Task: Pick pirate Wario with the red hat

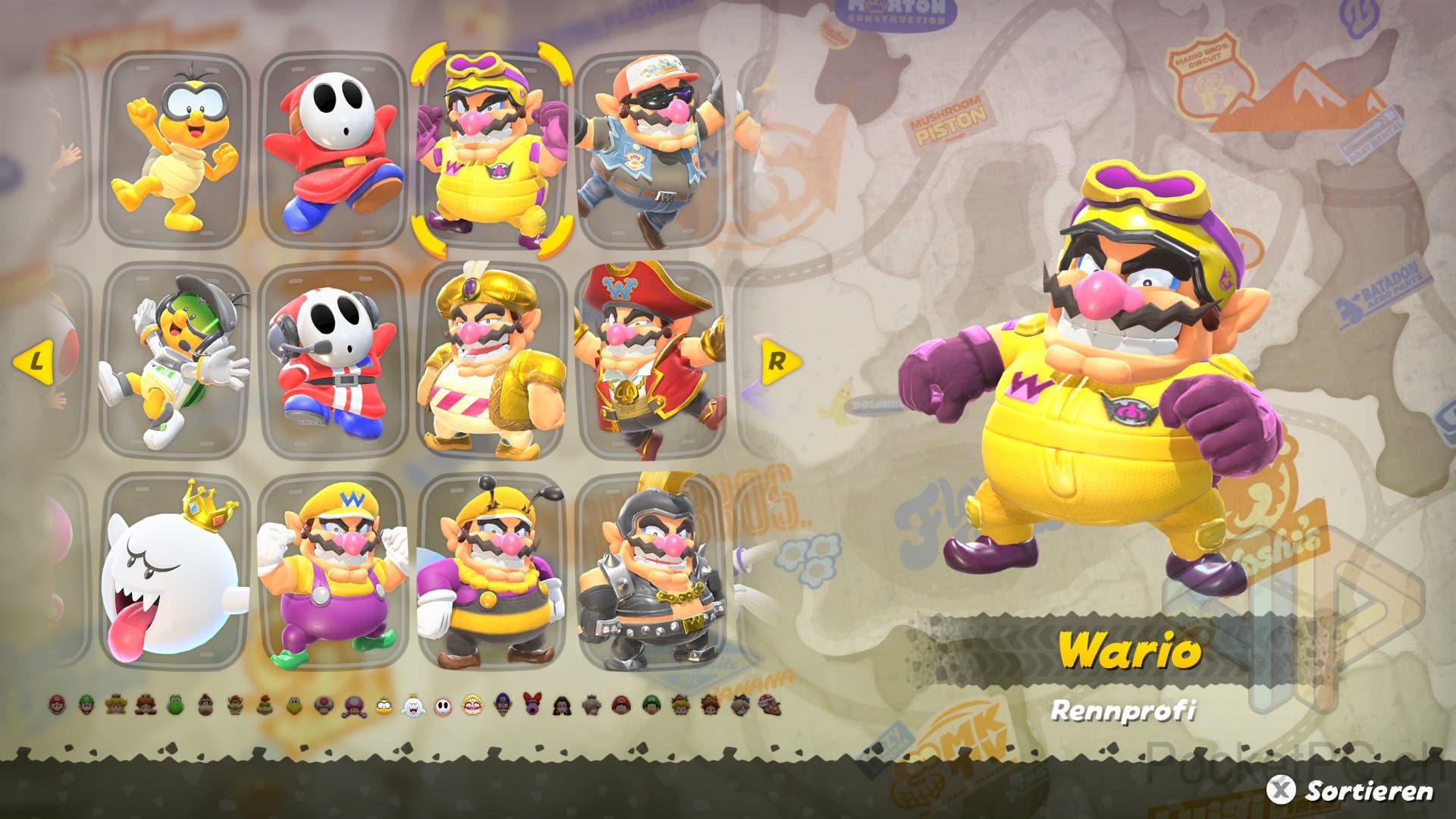Action: (651, 361)
